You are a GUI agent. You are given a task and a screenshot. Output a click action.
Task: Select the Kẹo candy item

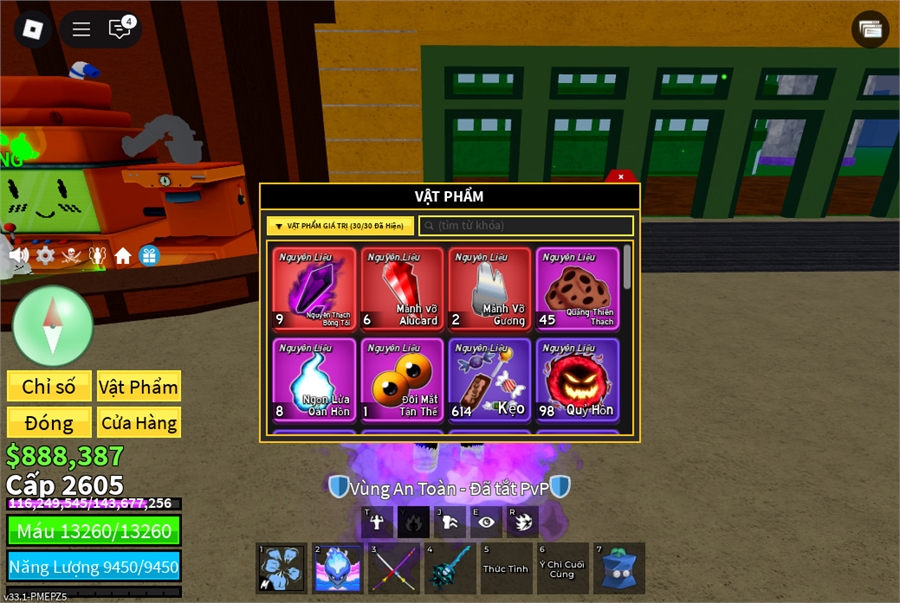tap(489, 380)
